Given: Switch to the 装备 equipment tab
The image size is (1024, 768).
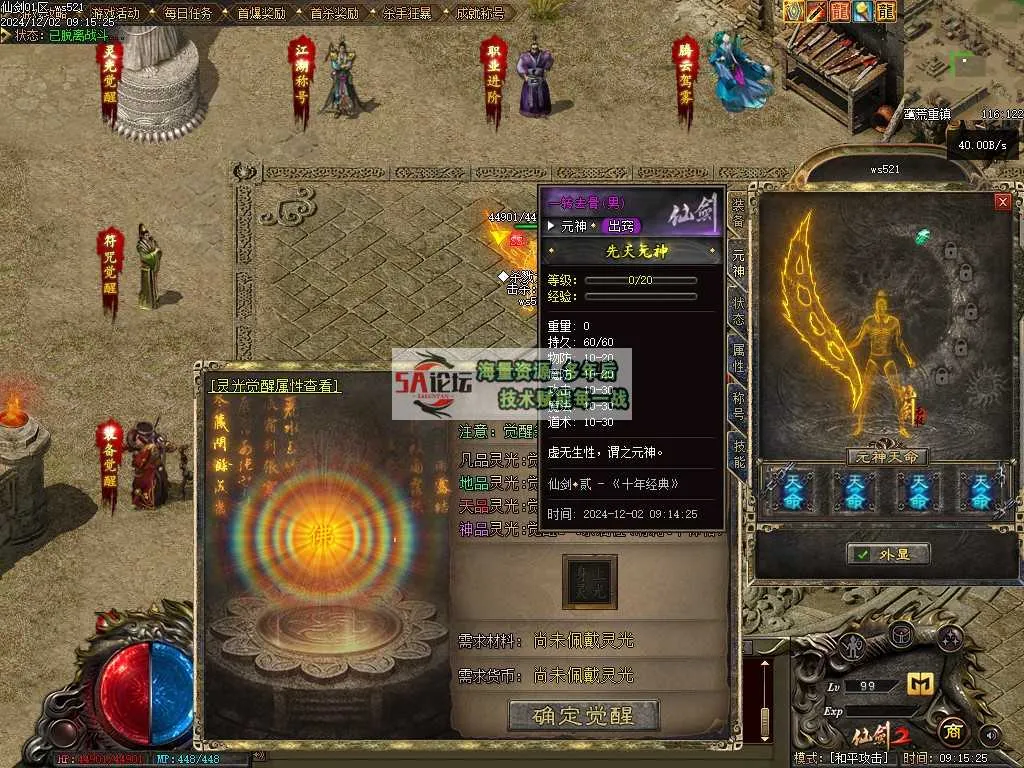Looking at the screenshot, I should (738, 214).
